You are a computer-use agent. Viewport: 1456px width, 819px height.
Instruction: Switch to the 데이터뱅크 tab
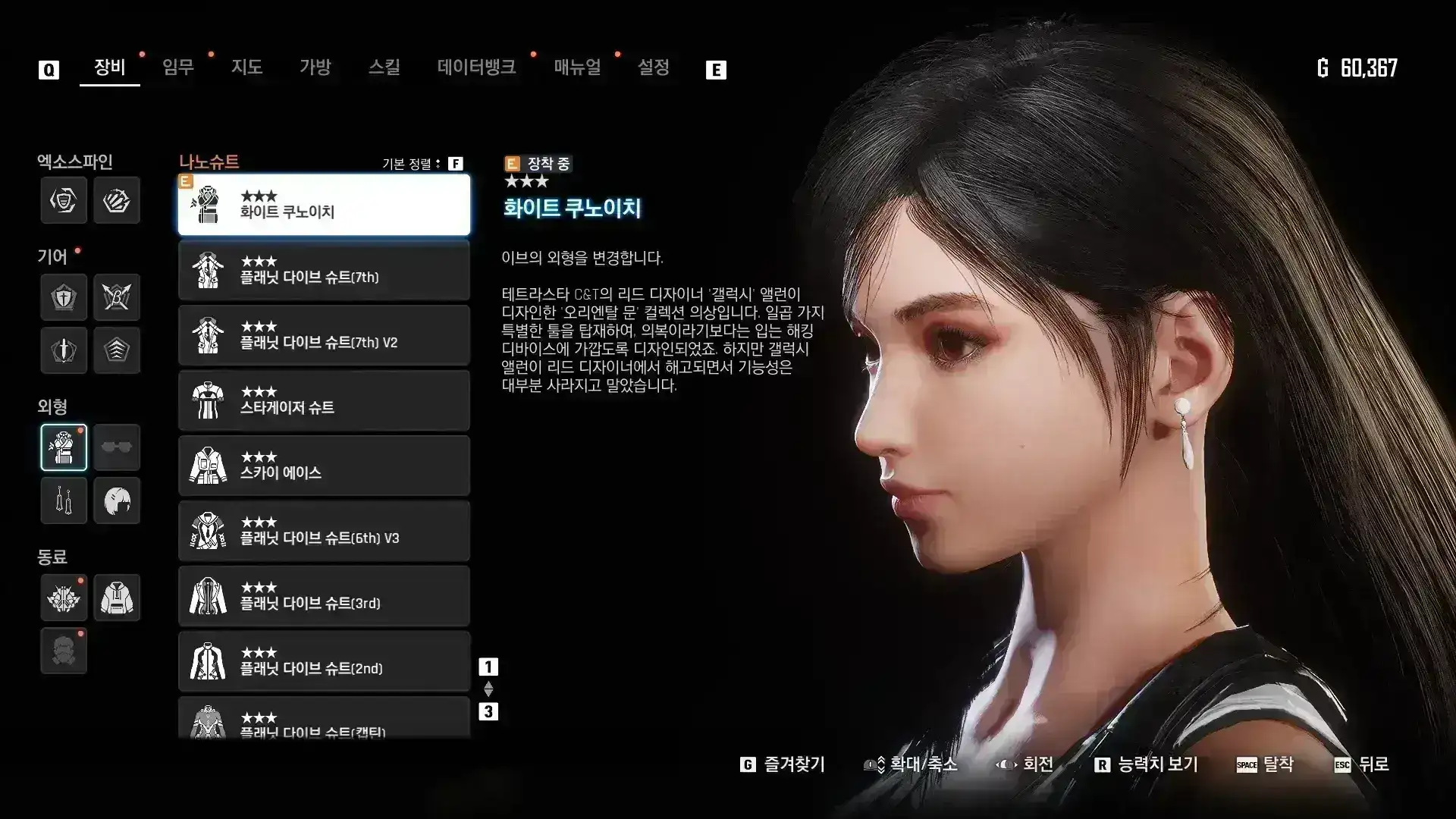point(477,67)
